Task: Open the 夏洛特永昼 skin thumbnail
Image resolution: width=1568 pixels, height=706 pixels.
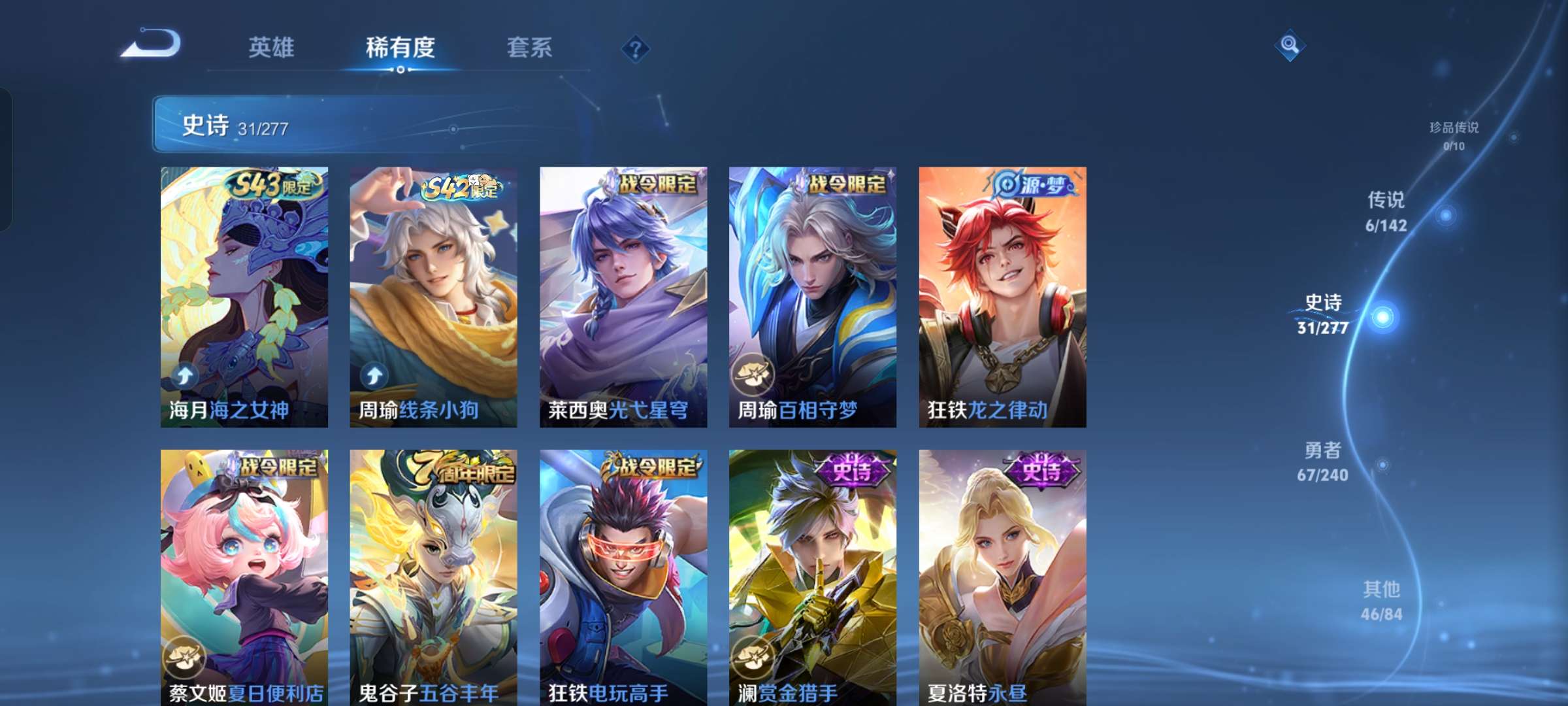Action: pyautogui.click(x=1000, y=575)
